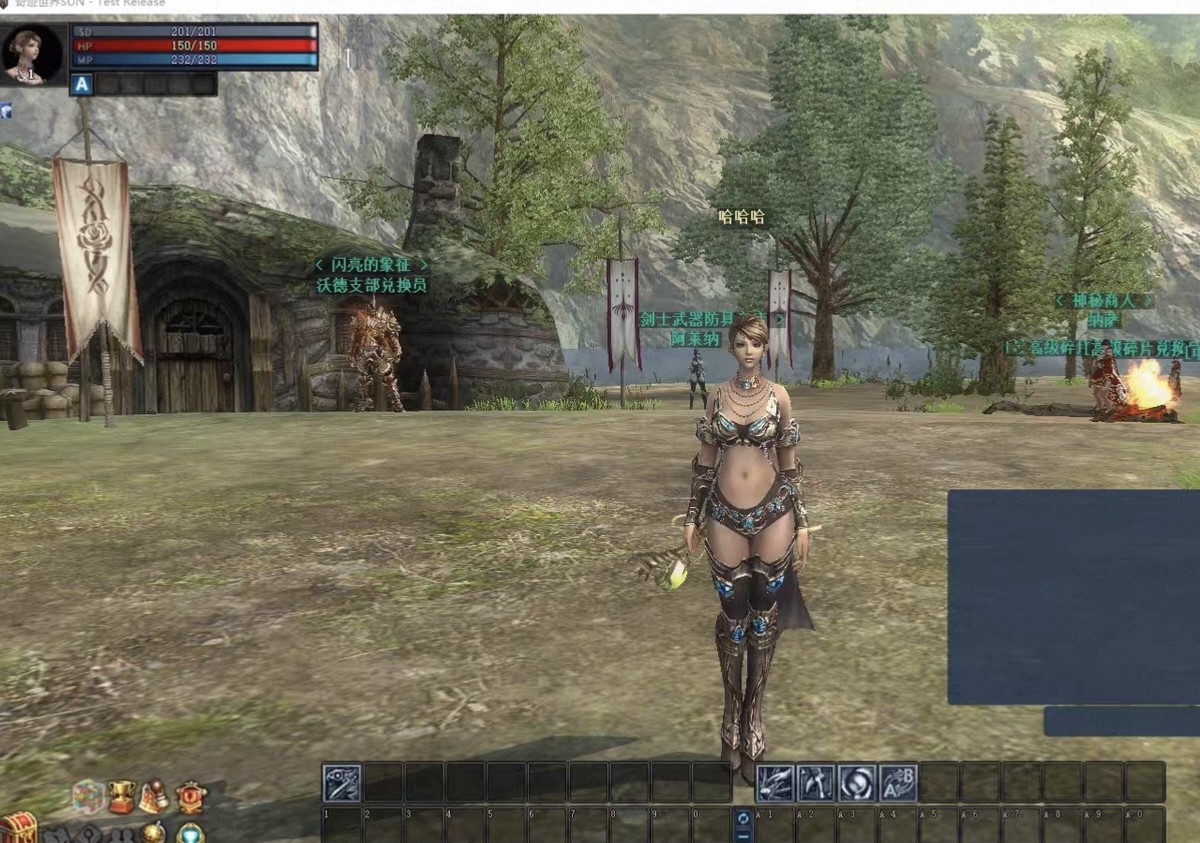Open the red and gold shield emblem

pyautogui.click(x=191, y=797)
